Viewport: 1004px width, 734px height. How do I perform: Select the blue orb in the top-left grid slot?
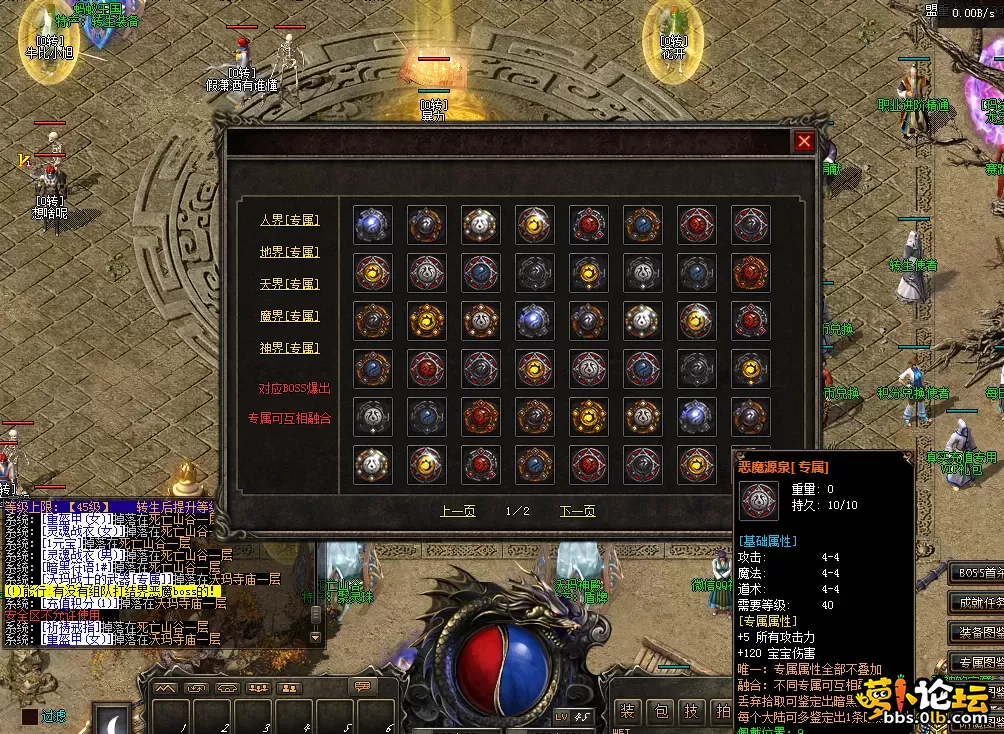click(372, 224)
